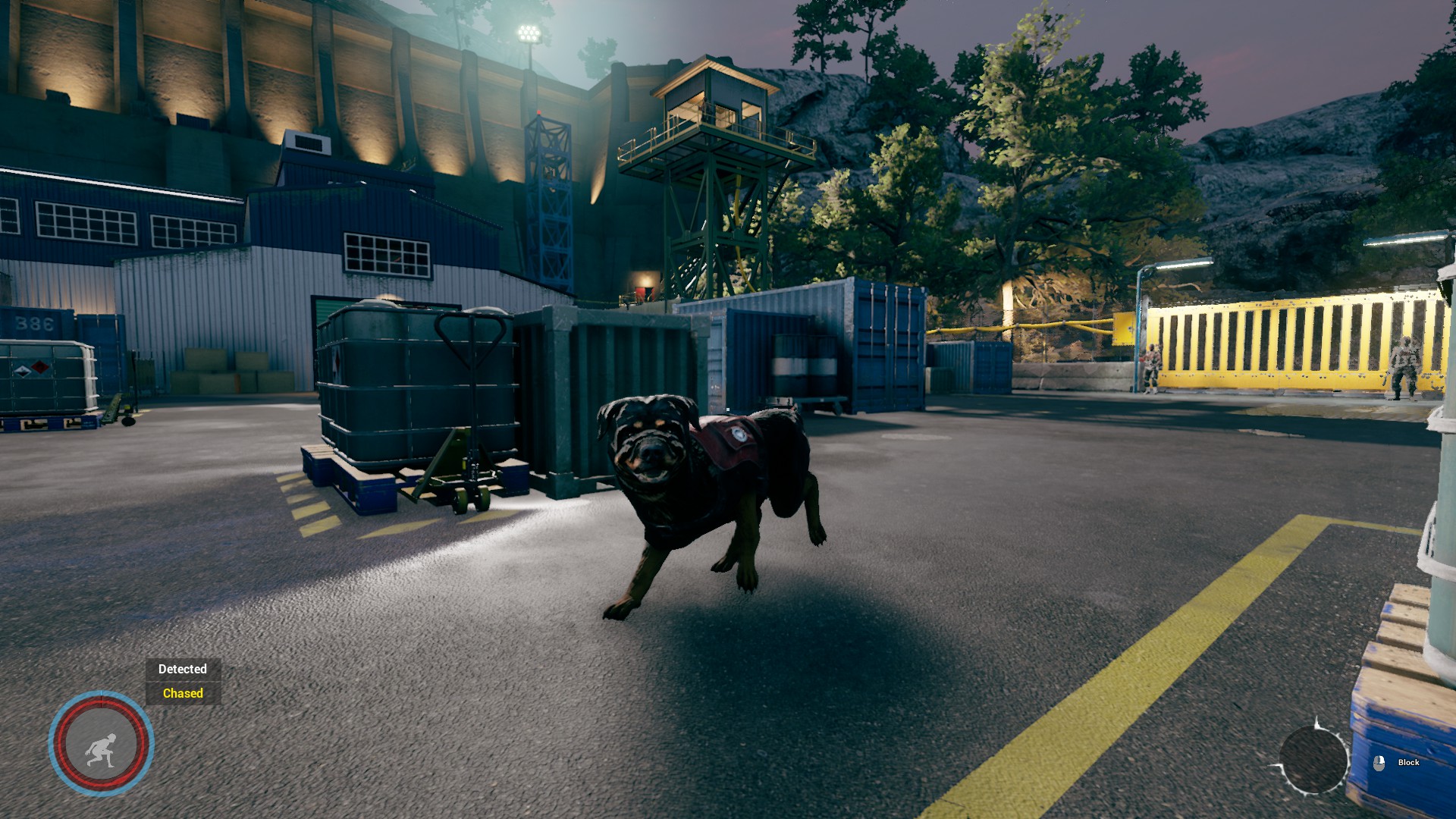This screenshot has height=819, width=1456.
Task: Click the crouching figure stealth indicator
Action: pyautogui.click(x=101, y=744)
